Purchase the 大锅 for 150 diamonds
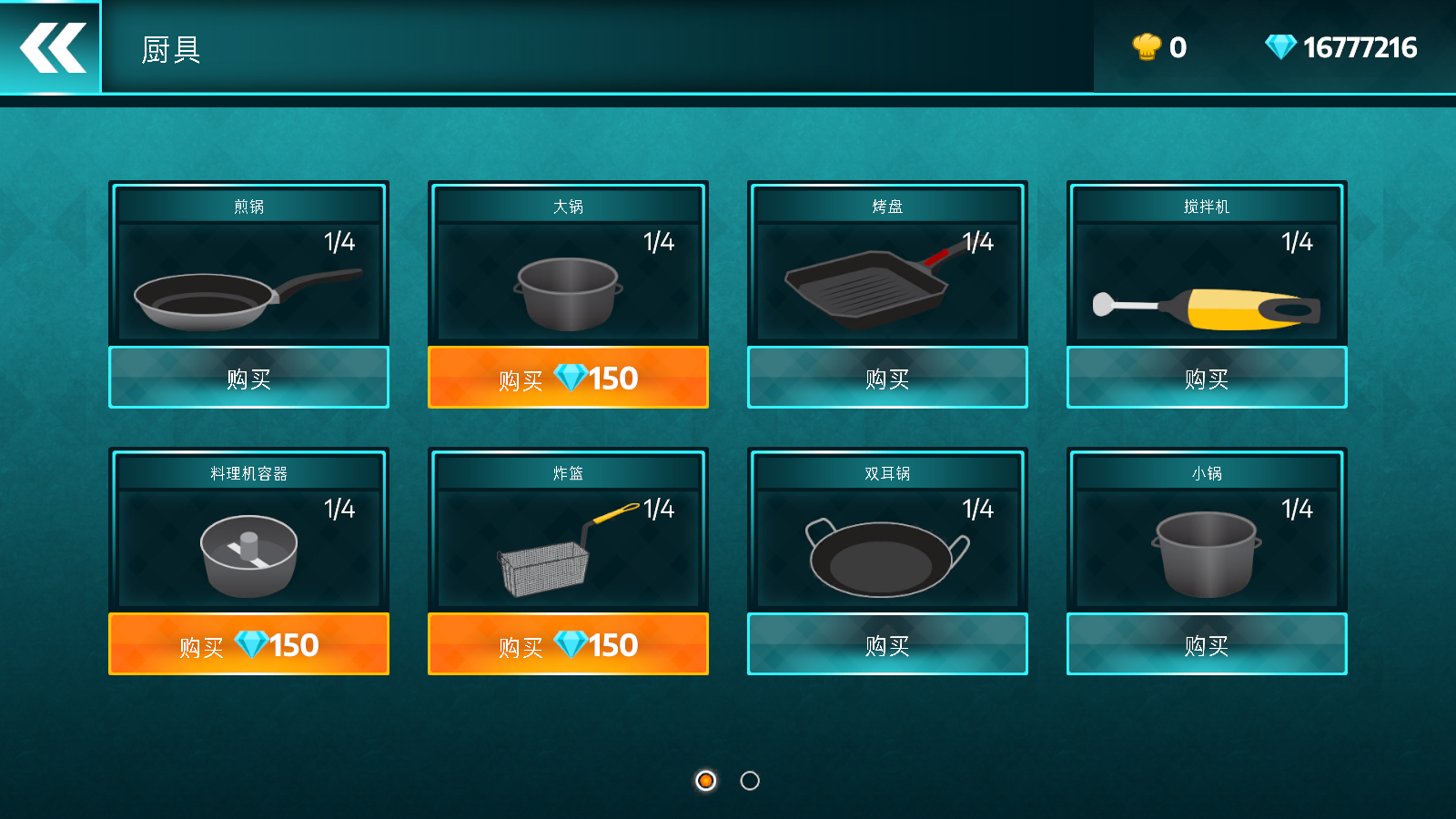Screen dimensions: 1456x819 (x=568, y=378)
